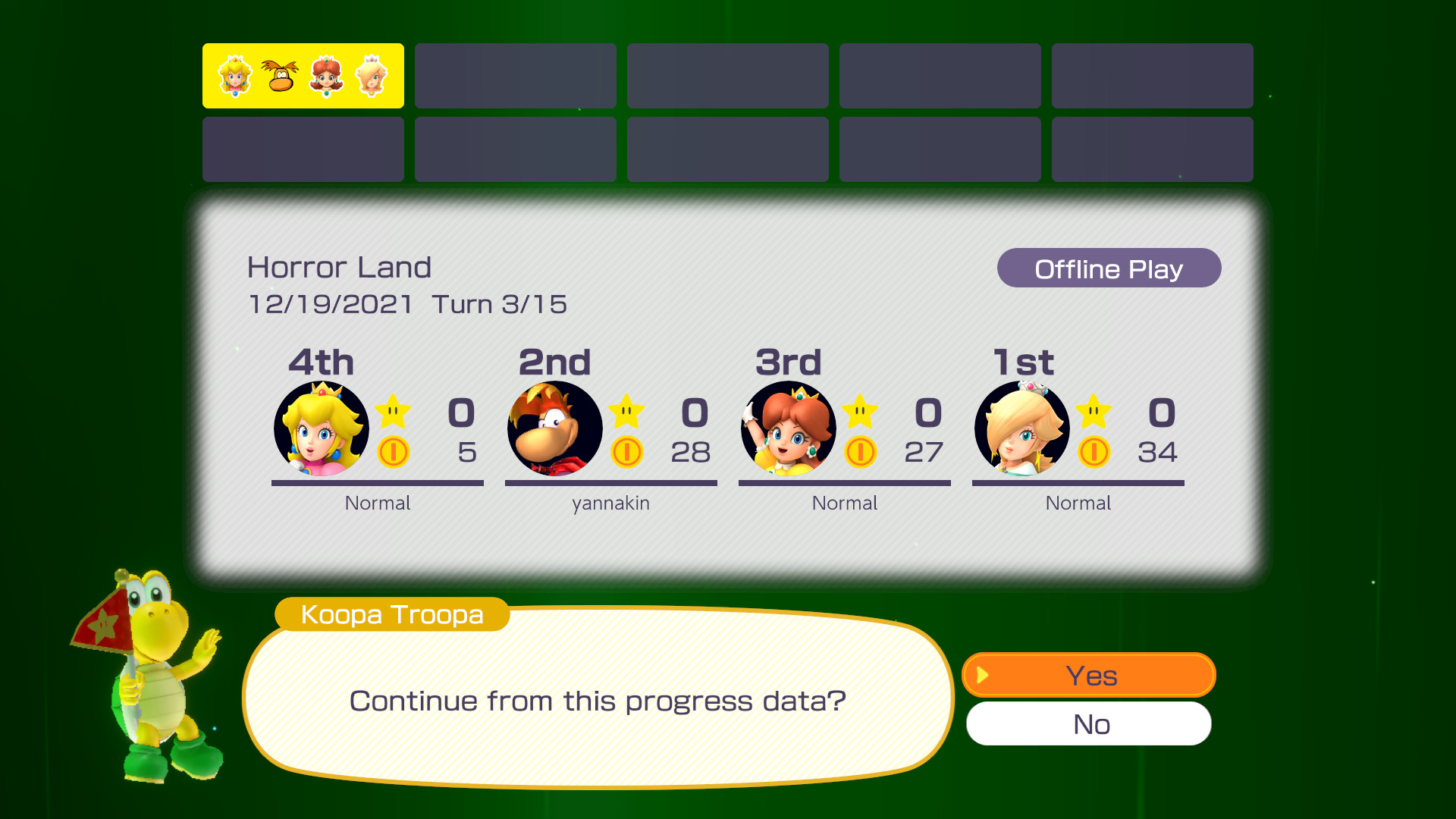Click Rosalina's portrait in 1st place
1456x819 pixels.
(1020, 428)
